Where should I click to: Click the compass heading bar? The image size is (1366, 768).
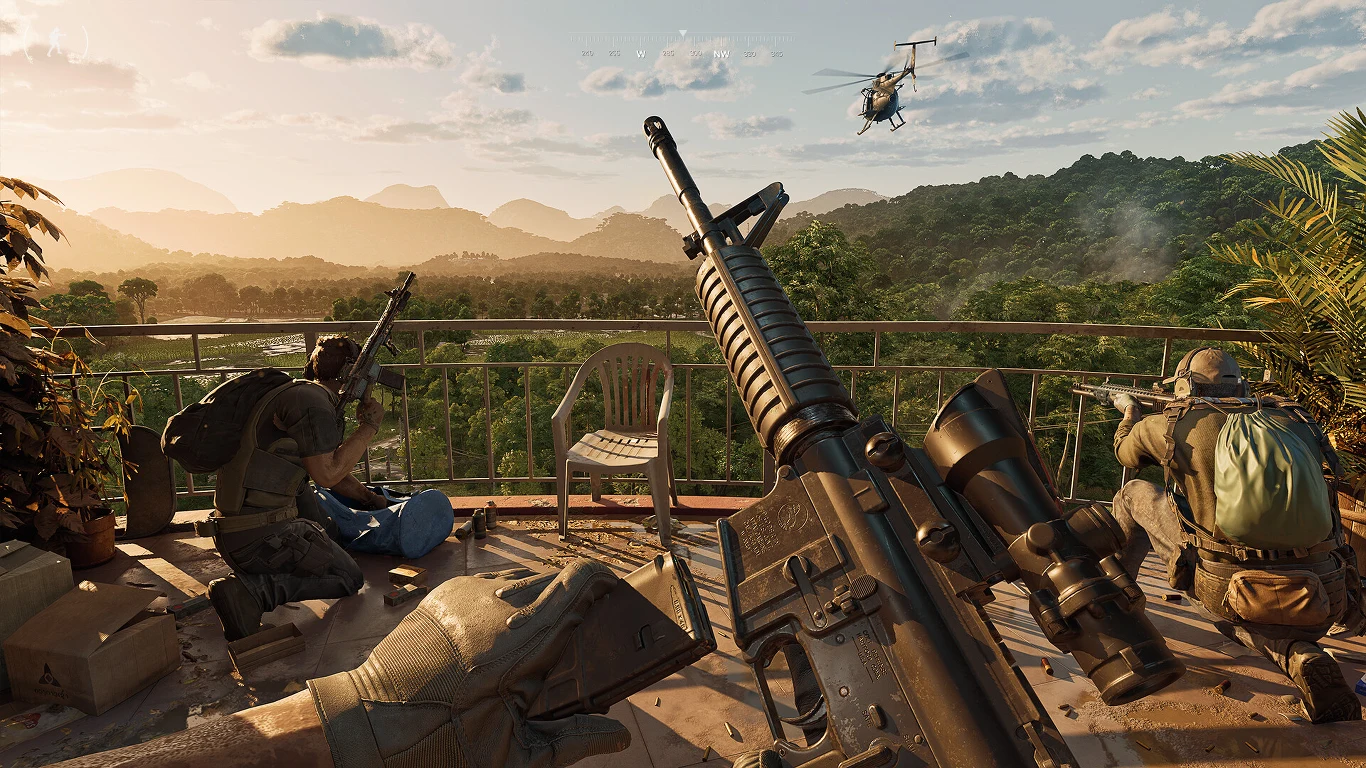click(x=682, y=46)
